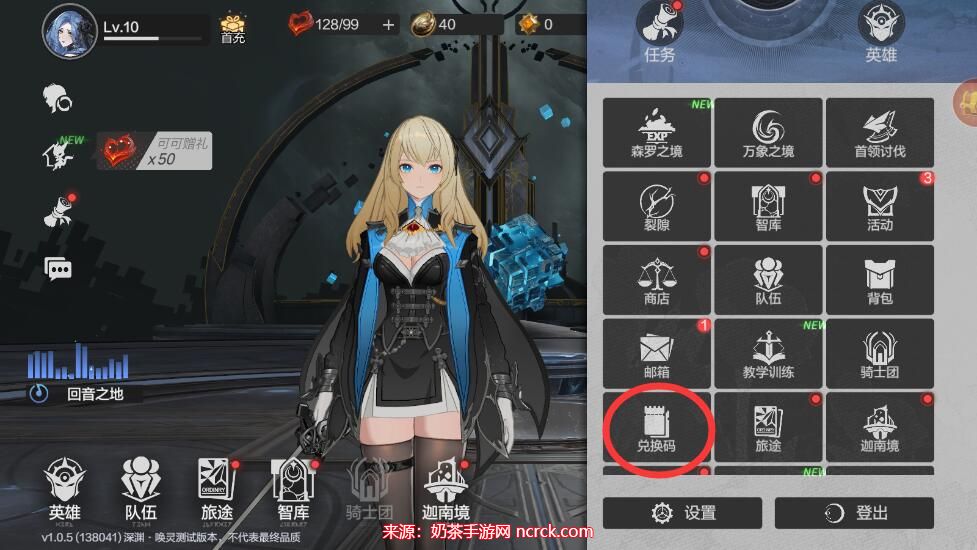Start 教学训练 tutorial training
The image size is (977, 550).
(768, 355)
